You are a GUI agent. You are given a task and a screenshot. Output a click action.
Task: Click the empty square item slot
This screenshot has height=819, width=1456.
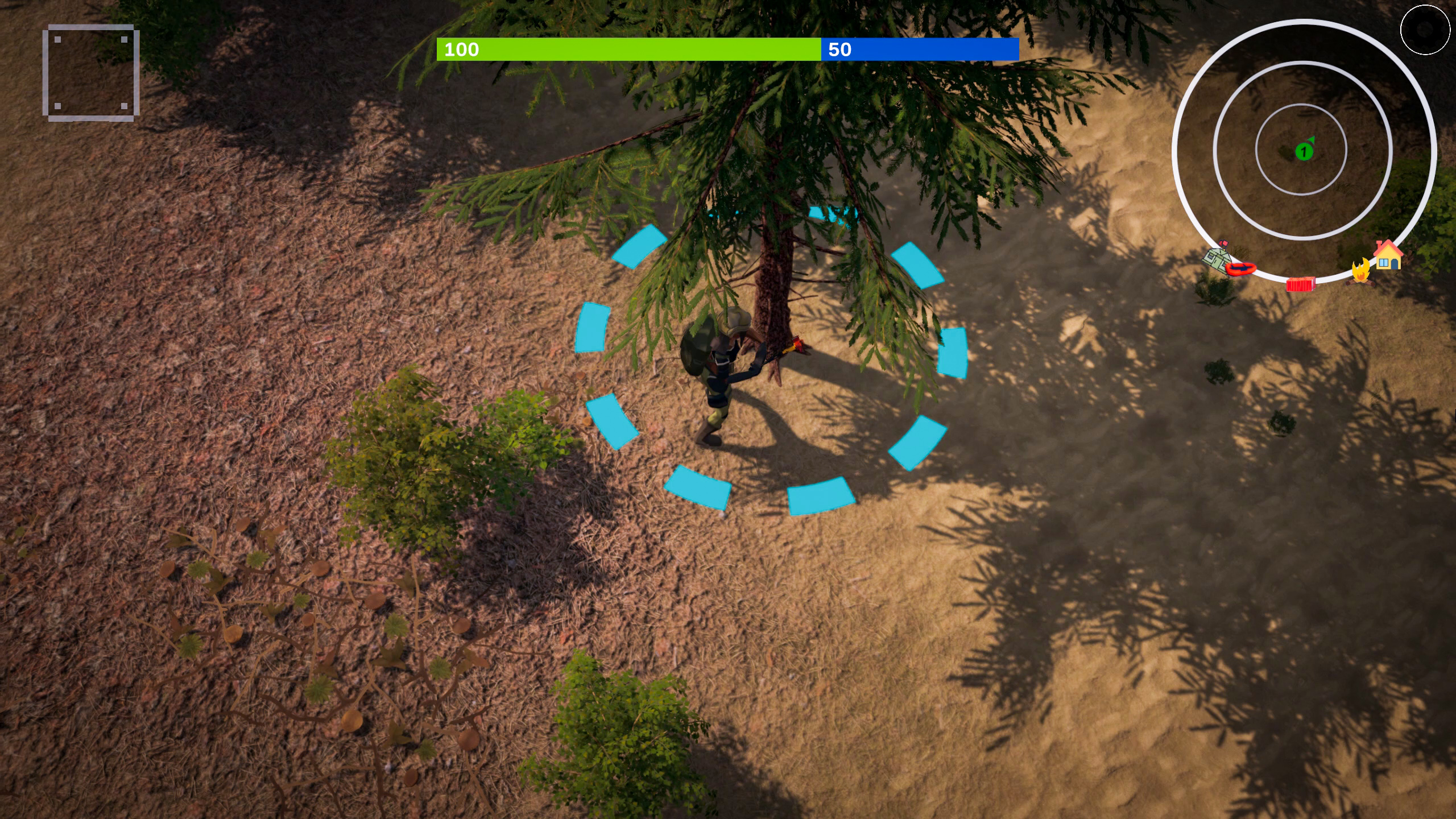91,73
